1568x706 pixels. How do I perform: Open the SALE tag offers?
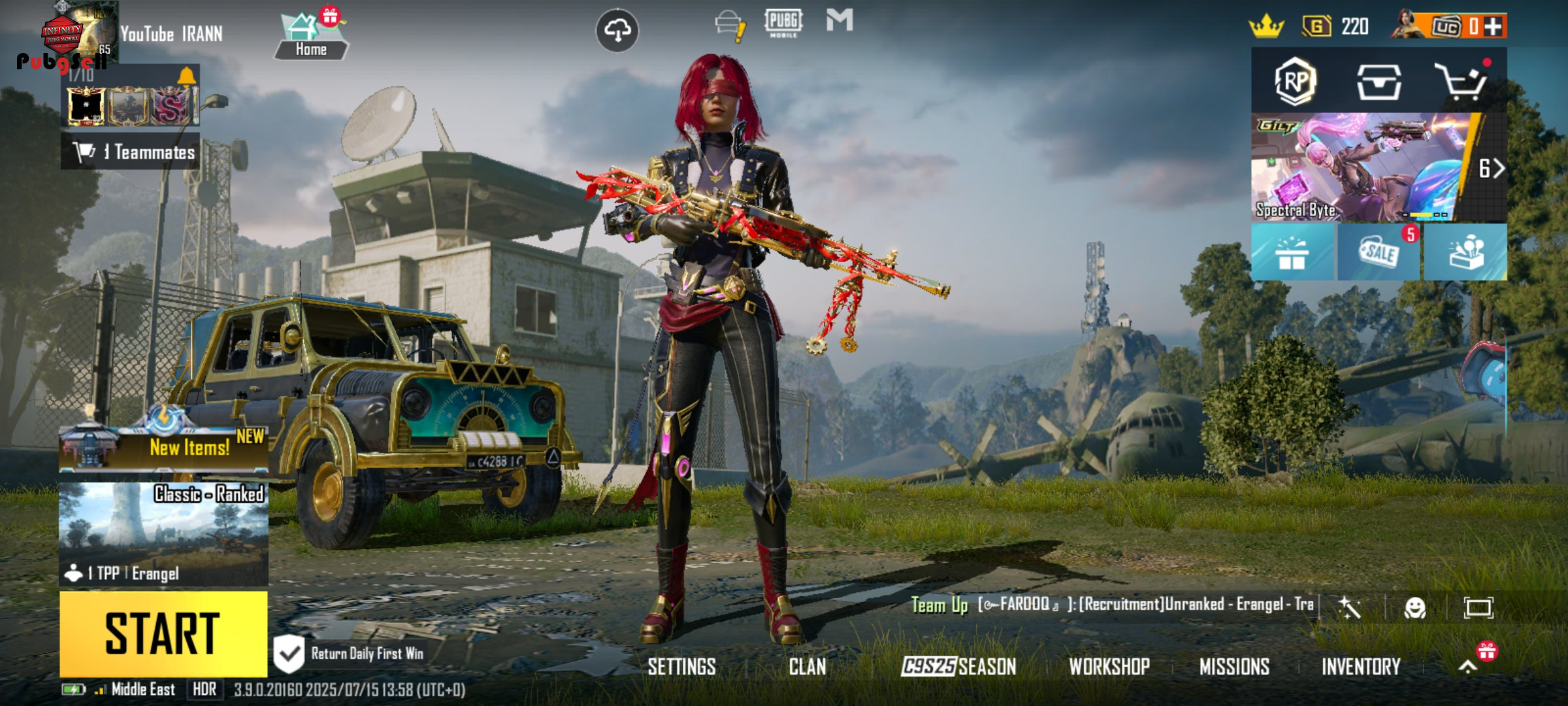(x=1379, y=252)
